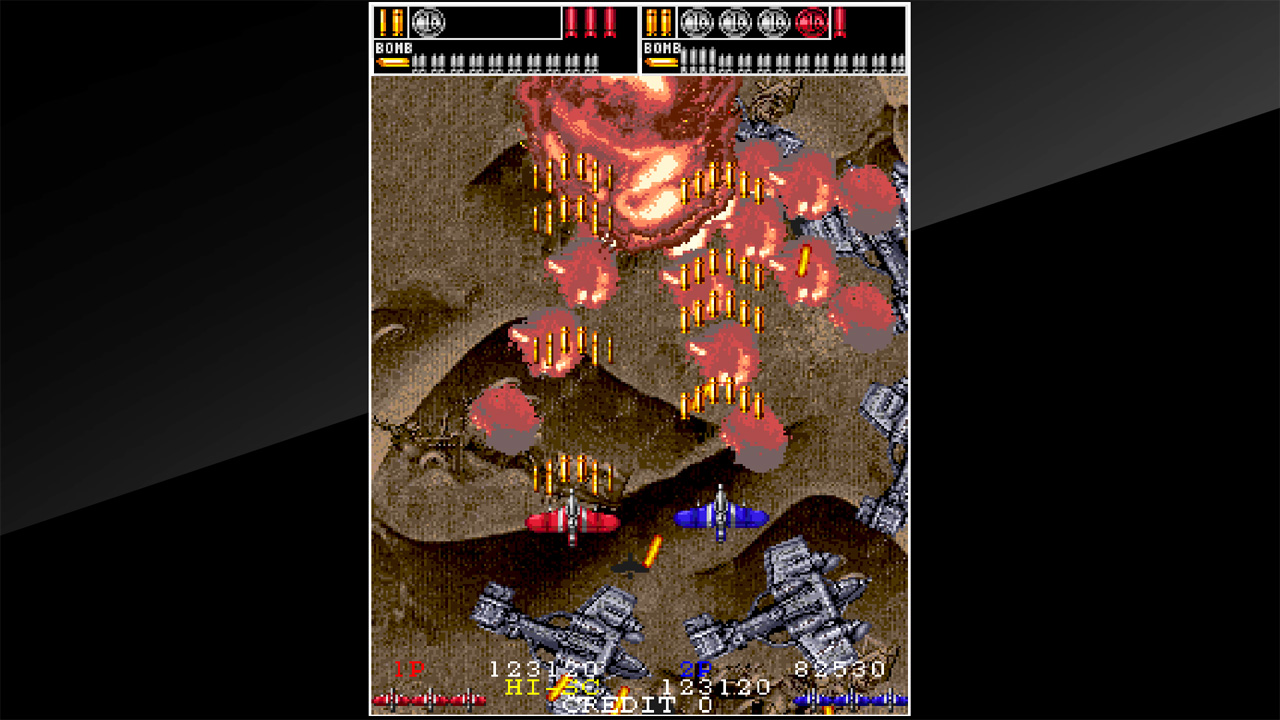Click player 2's second gray medal icon
Screen dimensions: 1280x720
coord(733,23)
